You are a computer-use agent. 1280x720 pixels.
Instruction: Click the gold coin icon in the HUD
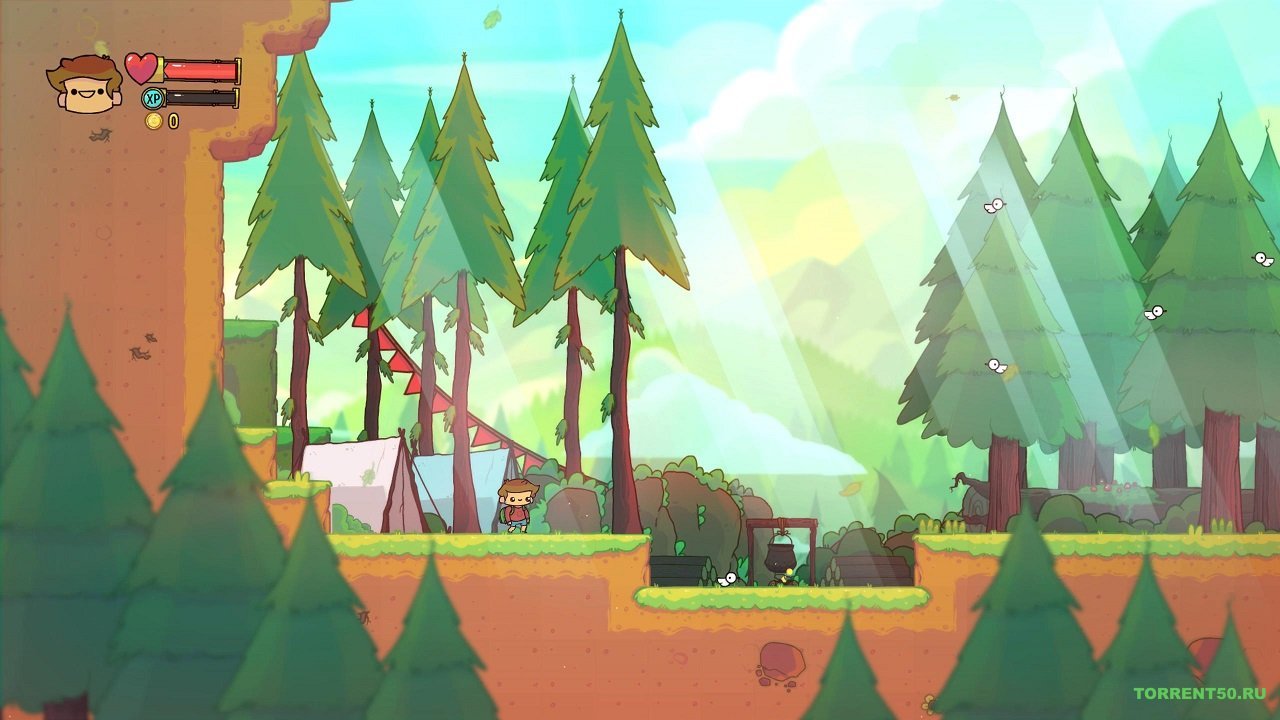pos(152,123)
